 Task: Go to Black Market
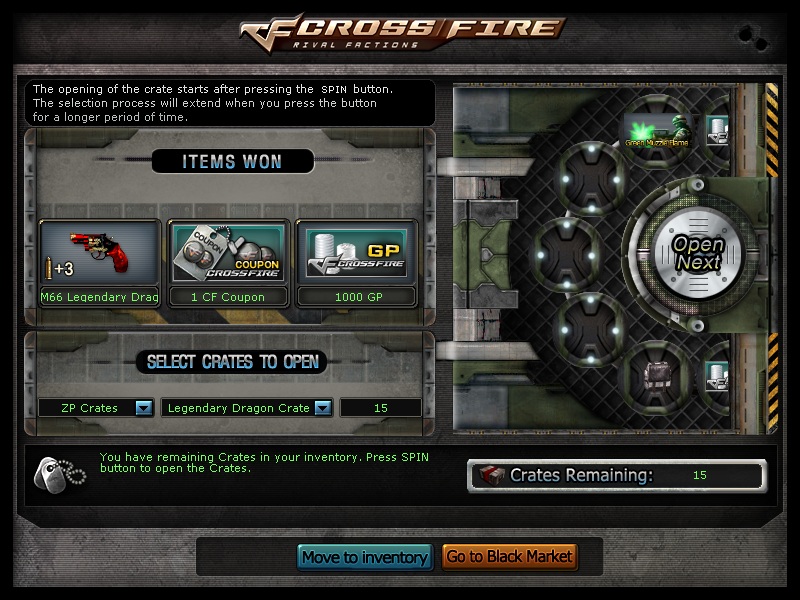click(509, 557)
